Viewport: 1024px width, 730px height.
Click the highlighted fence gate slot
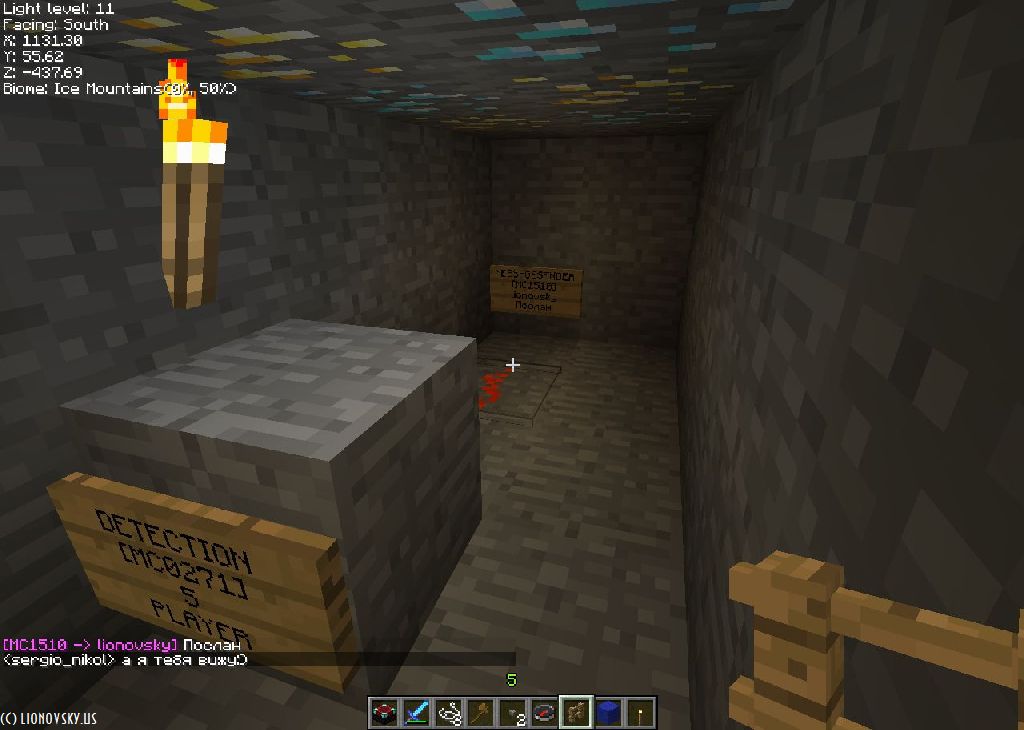576,713
